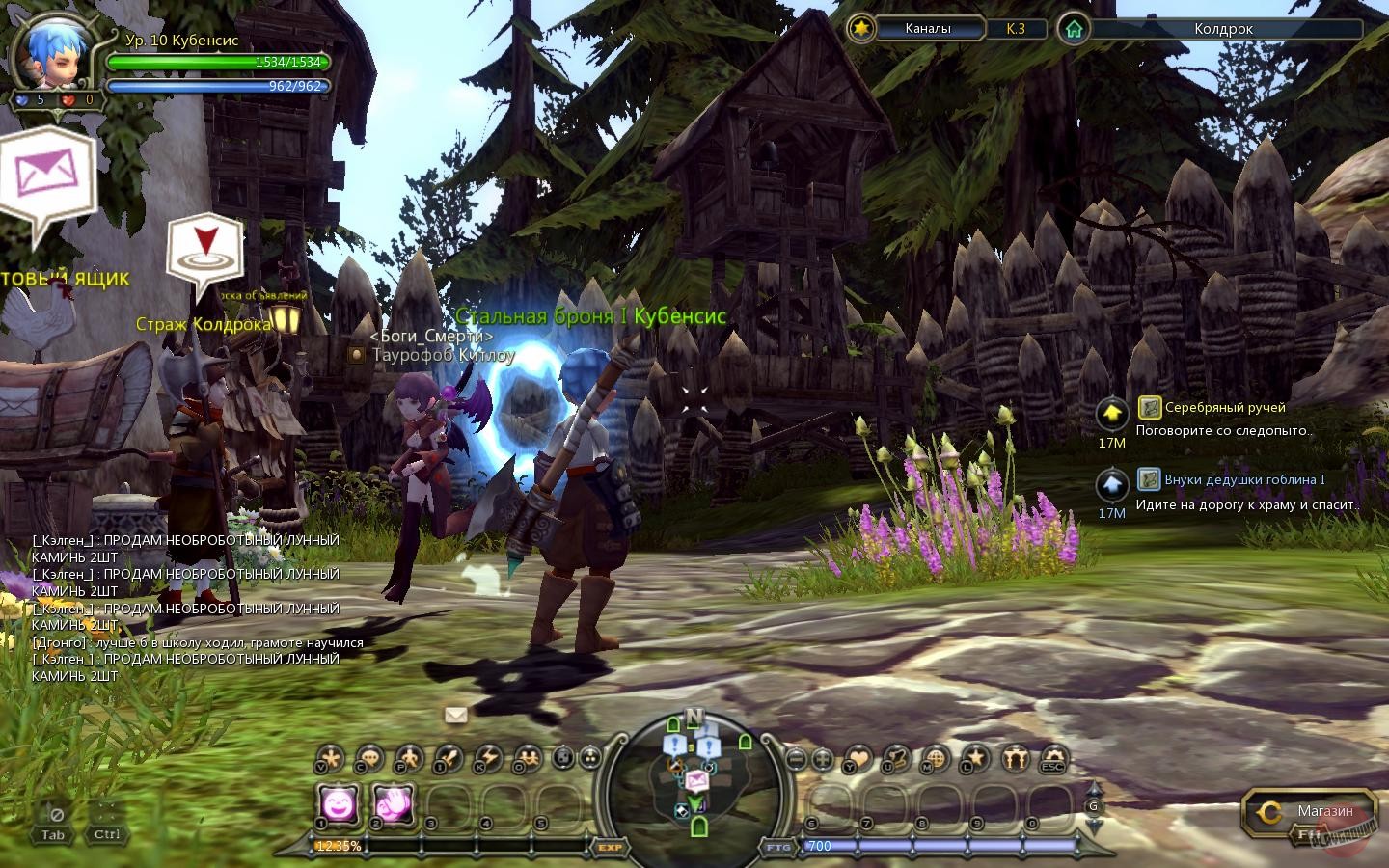Expand the EXP bar details
The width and height of the screenshot is (1389, 868).
click(x=610, y=848)
